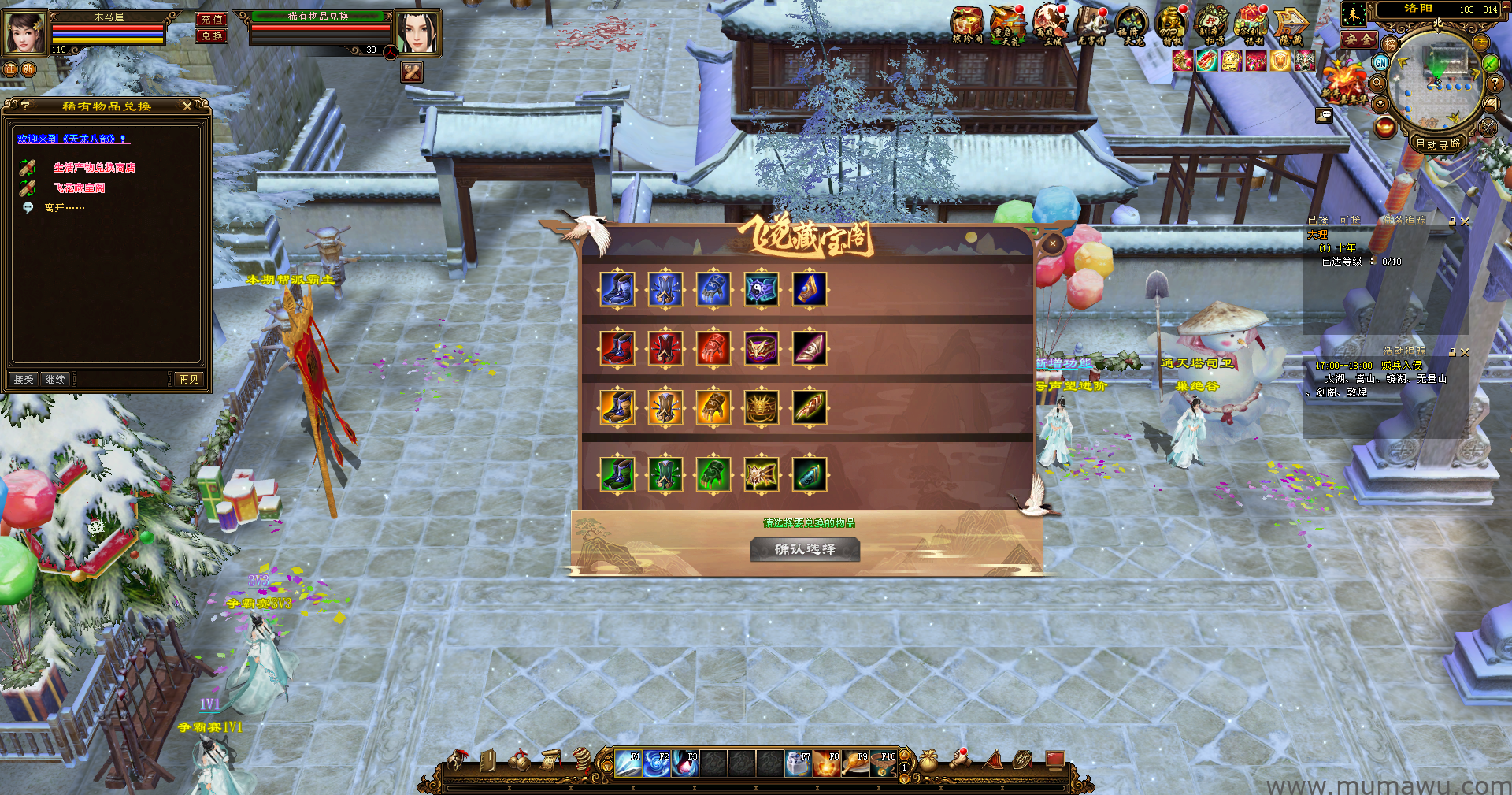This screenshot has height=795, width=1512.
Task: Choose the 飞花藏宝阁 dialogue option
Action: [79, 188]
